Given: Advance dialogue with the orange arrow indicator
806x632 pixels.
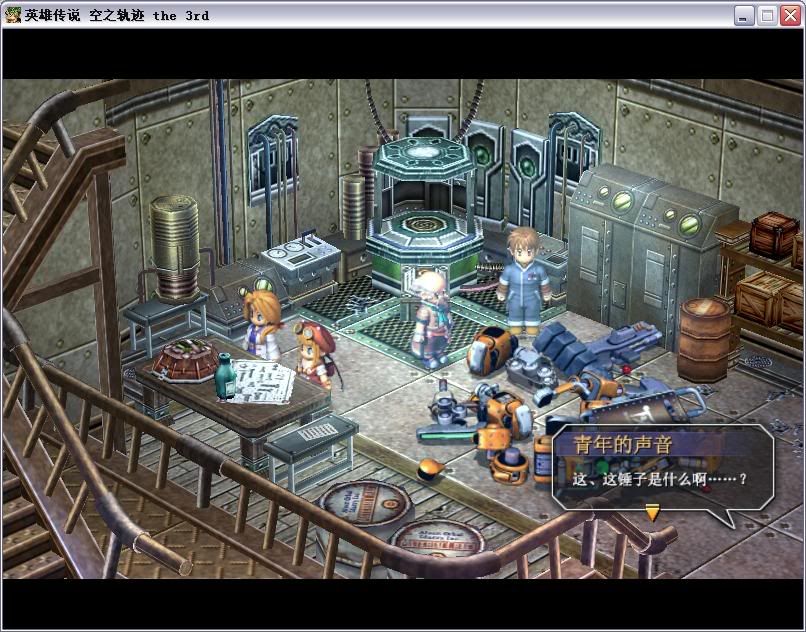Looking at the screenshot, I should pyautogui.click(x=652, y=513).
